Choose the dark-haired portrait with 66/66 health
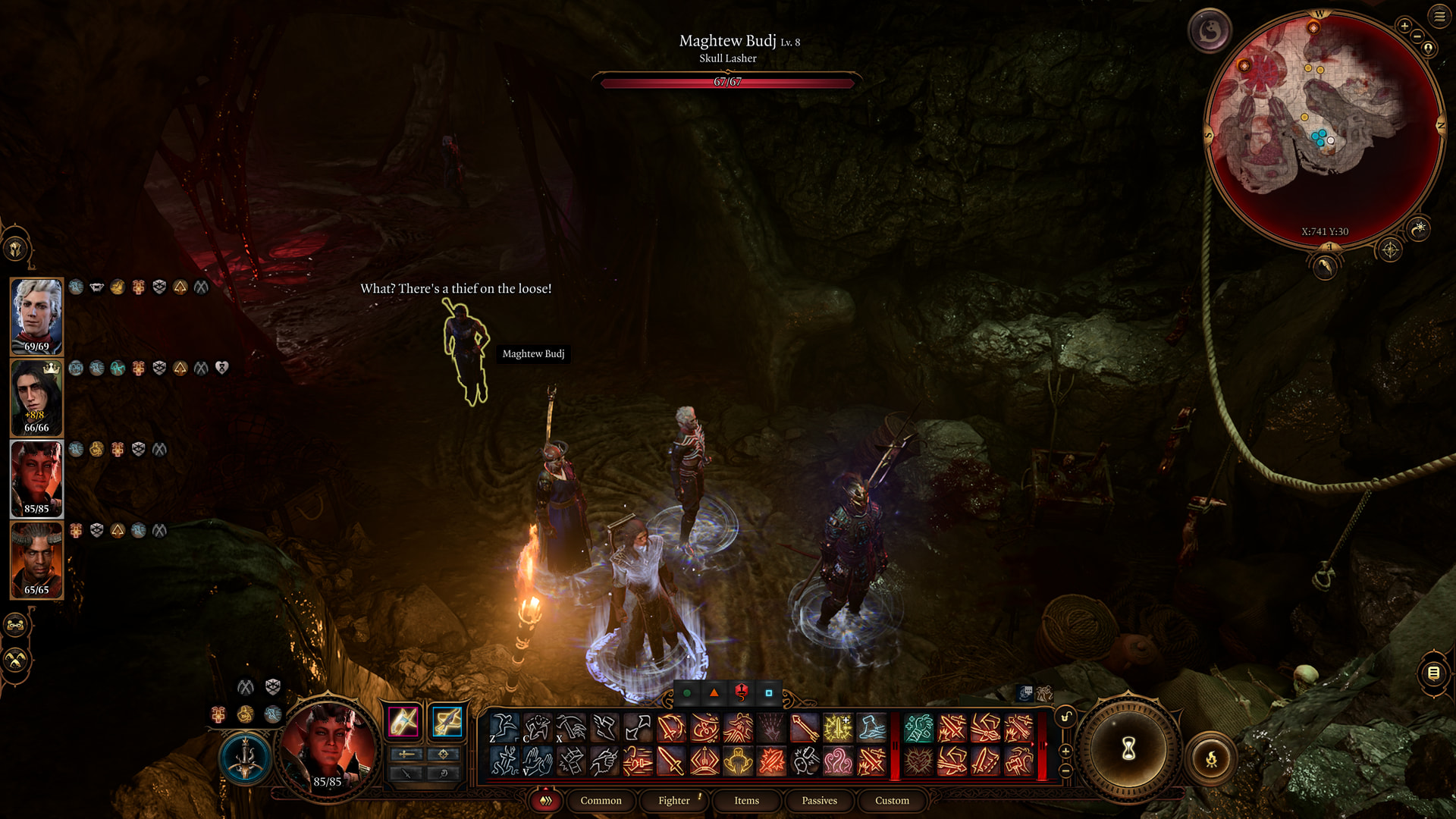Image resolution: width=1456 pixels, height=819 pixels. coord(36,397)
